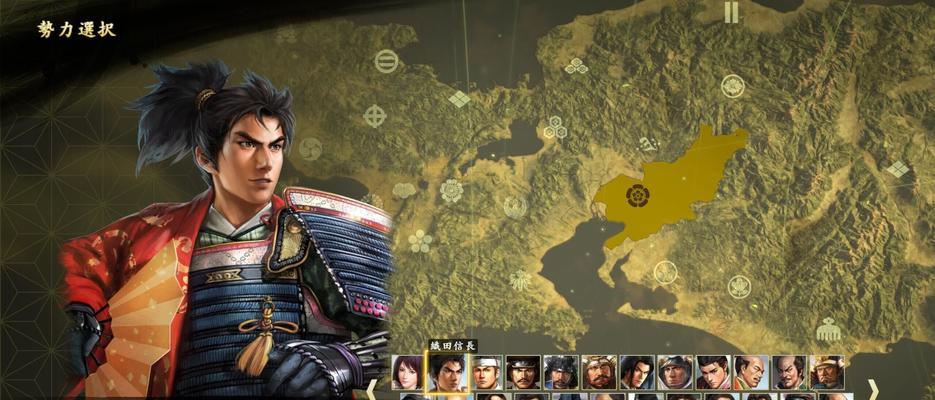935x400 pixels.
Task: Select the bearded warlord in gold-horned helmet
Action: click(599, 372)
